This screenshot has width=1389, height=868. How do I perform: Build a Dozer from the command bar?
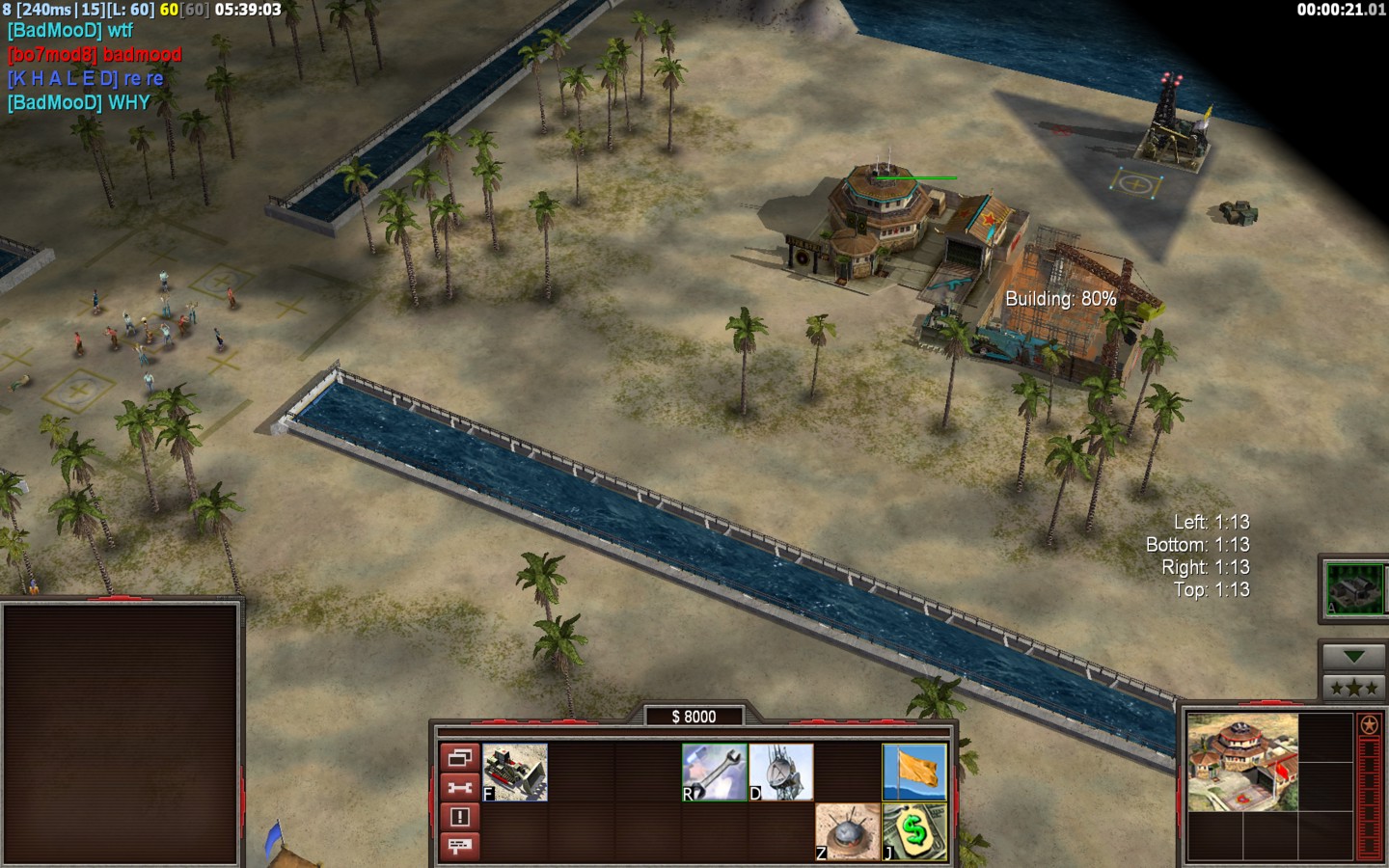(x=515, y=772)
